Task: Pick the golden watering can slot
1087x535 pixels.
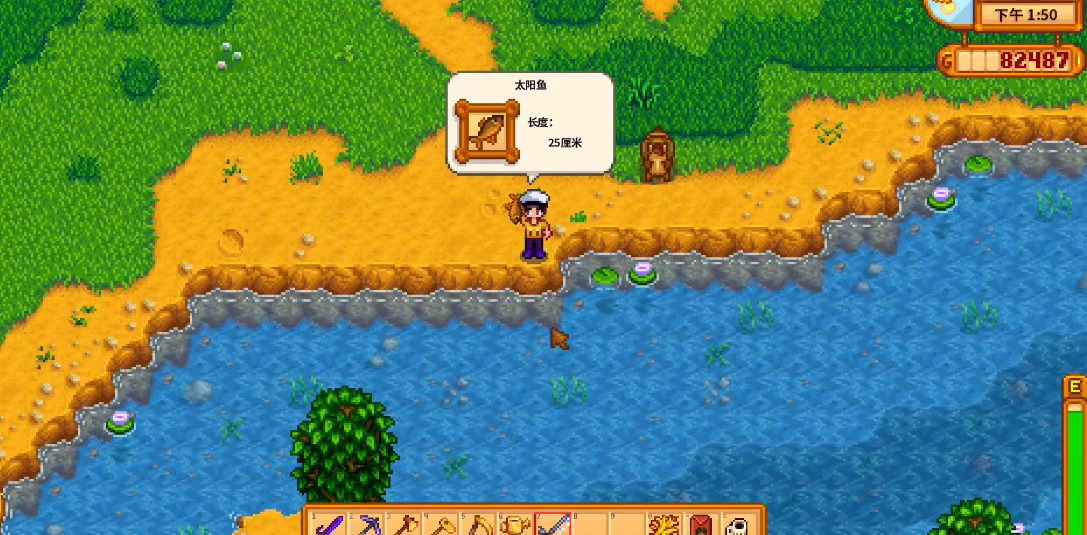Action: 515,524
